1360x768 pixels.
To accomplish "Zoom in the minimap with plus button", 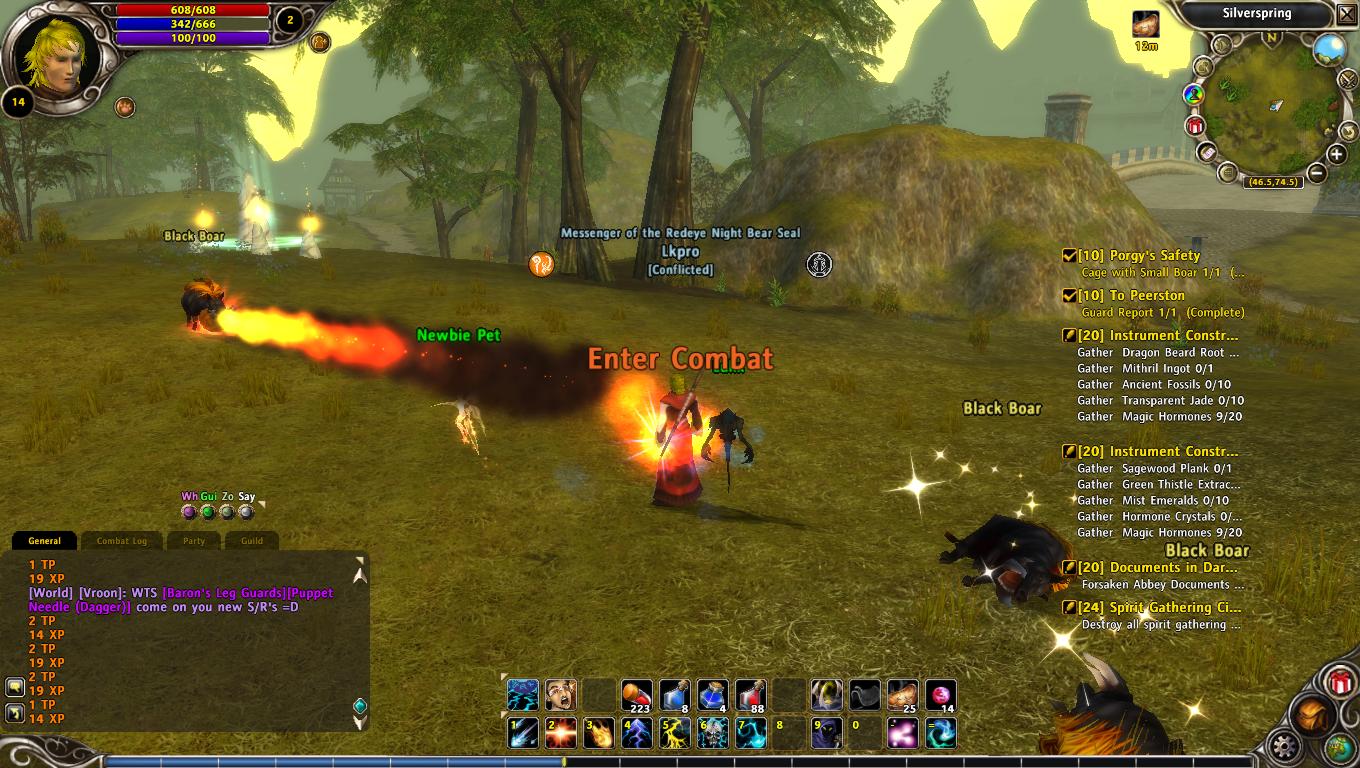I will pos(1337,154).
